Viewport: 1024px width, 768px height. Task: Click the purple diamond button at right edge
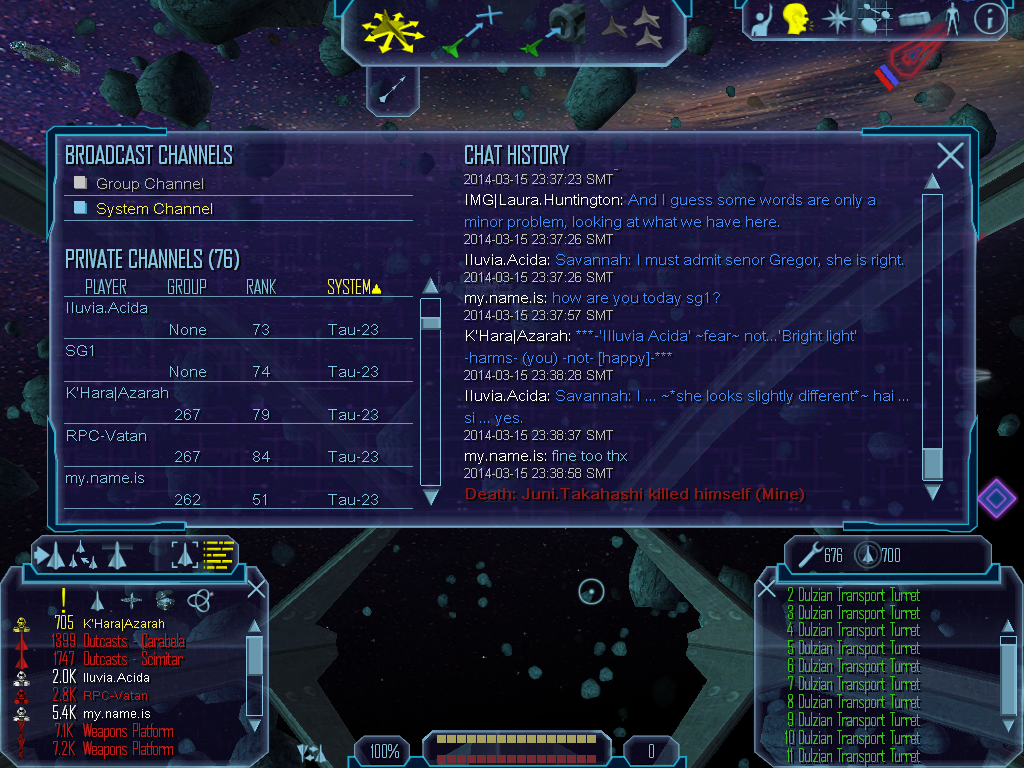coord(996,498)
